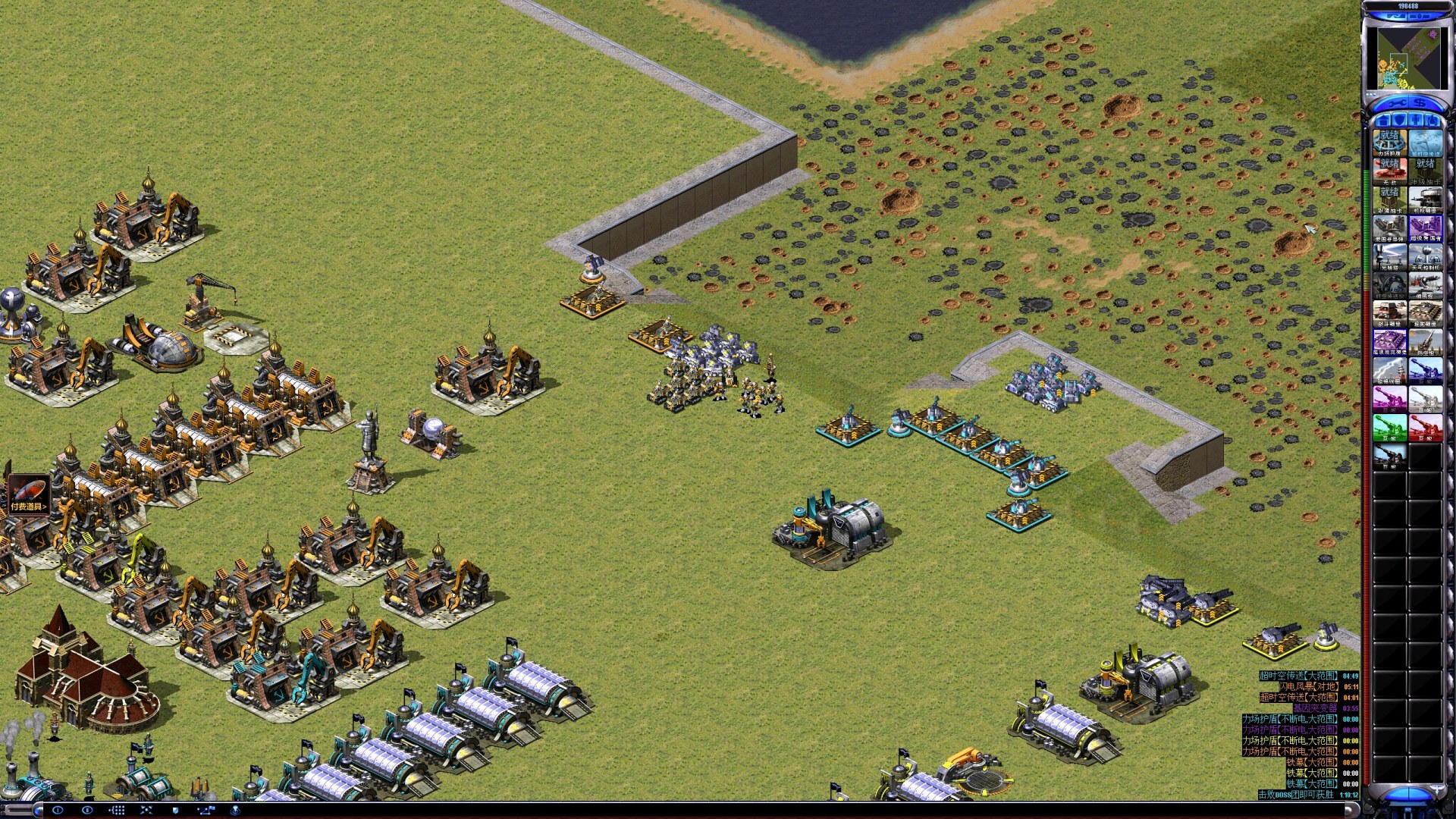
Task: Select the red grand cannon icon
Action: [1425, 427]
